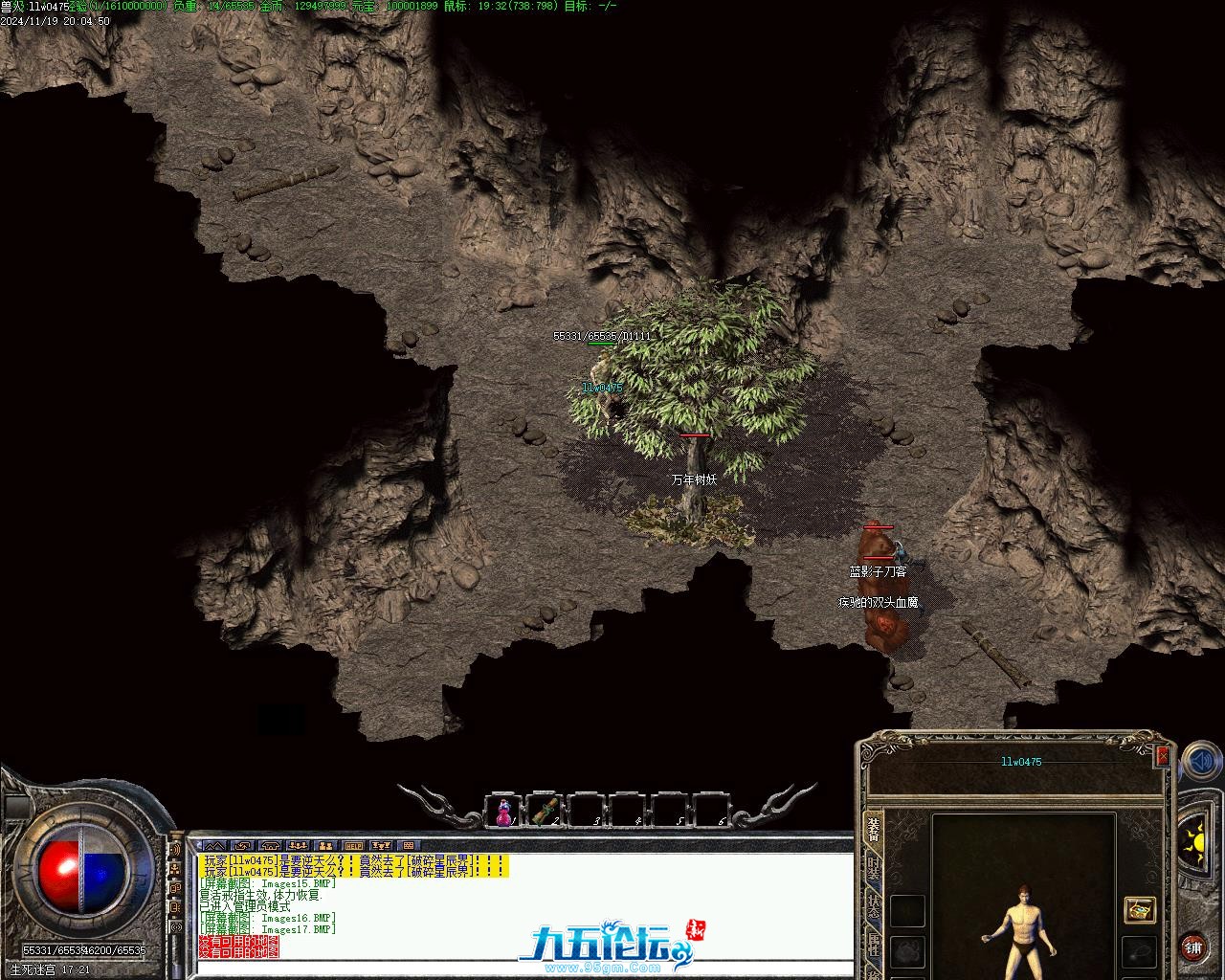Click the red and blue HP/MP orb
This screenshot has height=980, width=1225.
pos(82,868)
